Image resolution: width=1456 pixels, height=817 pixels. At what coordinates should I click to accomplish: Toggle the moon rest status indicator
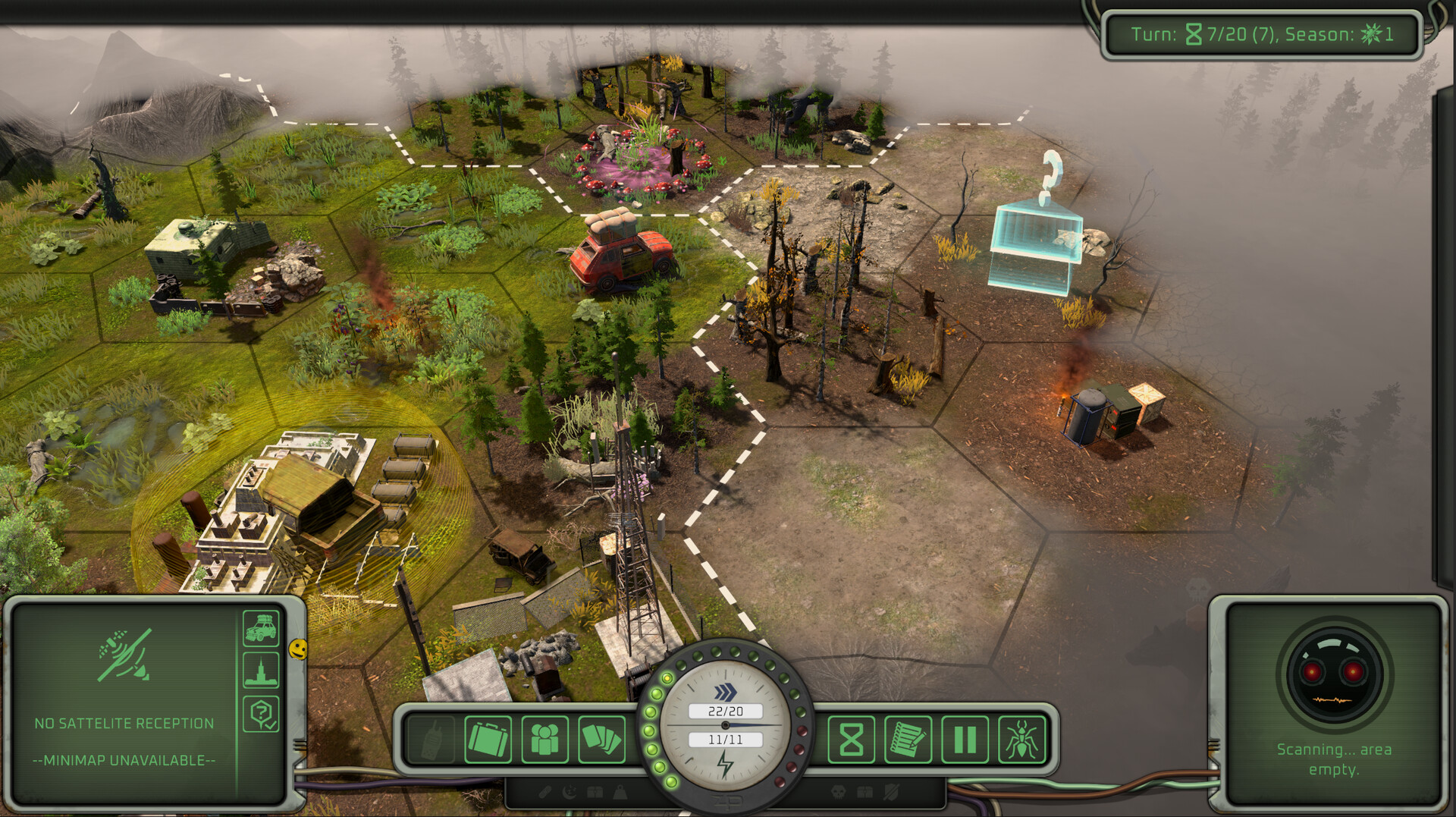point(570,791)
